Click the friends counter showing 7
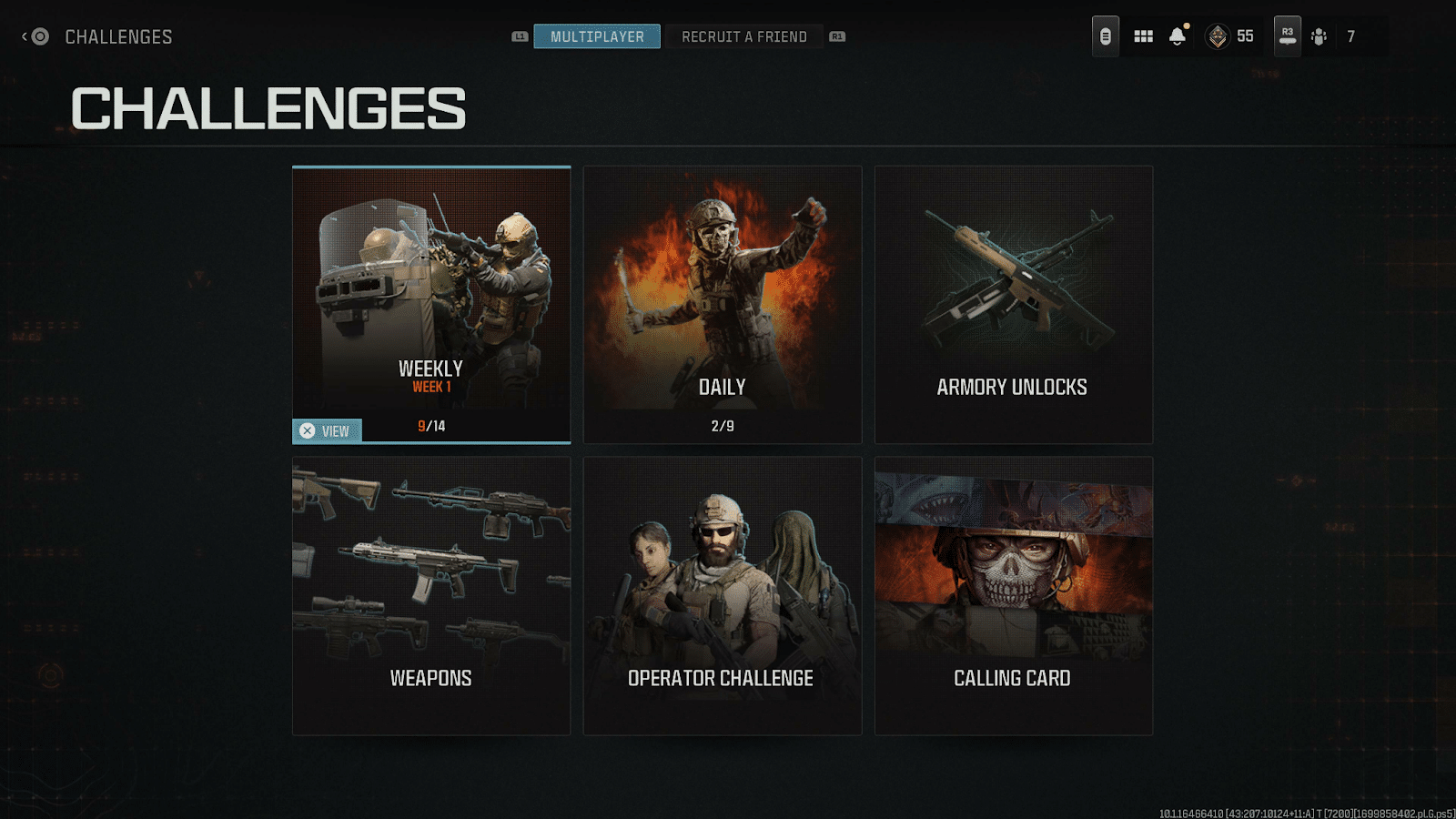The width and height of the screenshot is (1456, 819). click(x=1352, y=36)
